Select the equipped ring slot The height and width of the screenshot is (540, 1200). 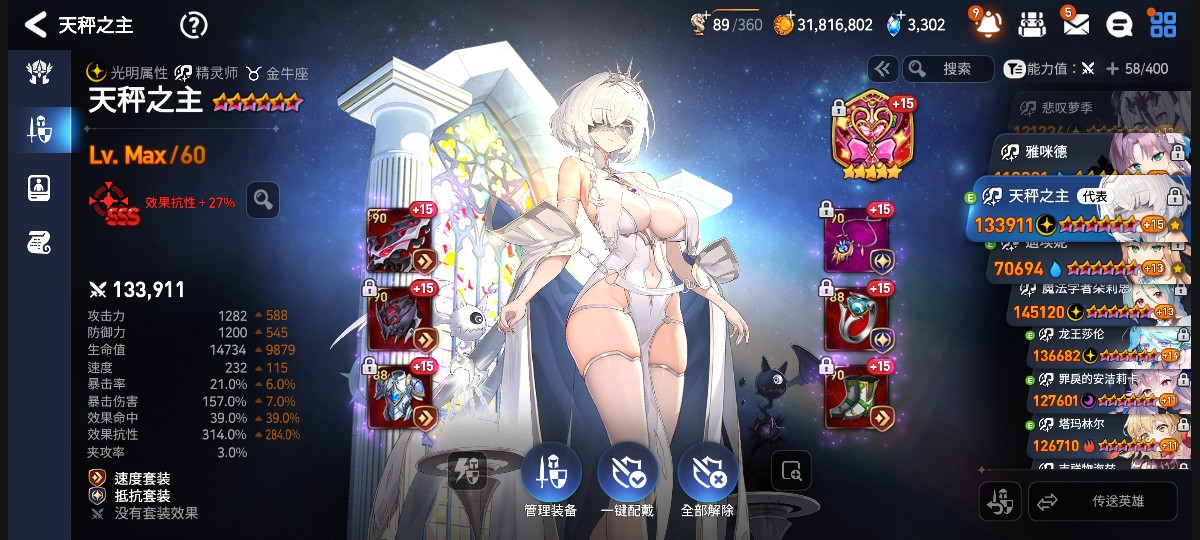858,318
